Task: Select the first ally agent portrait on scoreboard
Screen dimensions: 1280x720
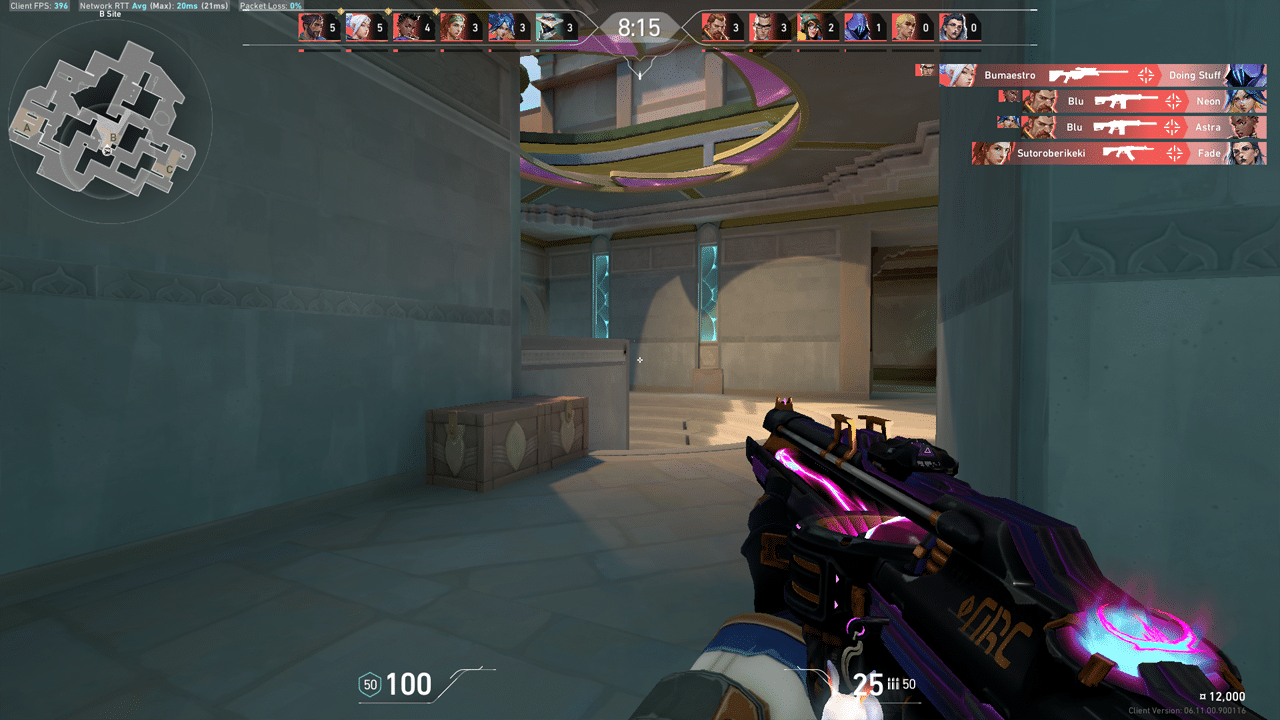Action: coord(310,27)
